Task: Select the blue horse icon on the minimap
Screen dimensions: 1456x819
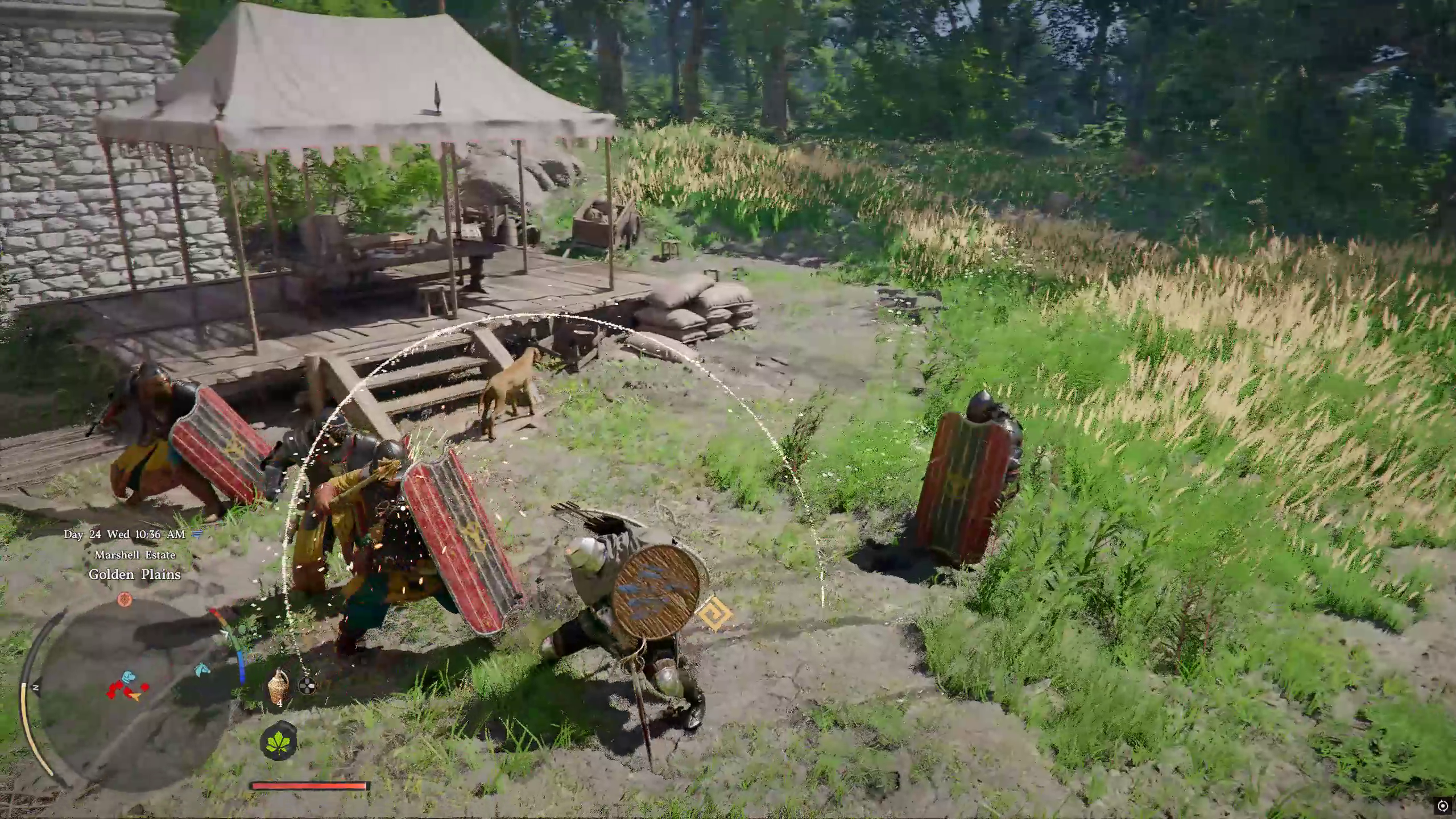Action: click(x=202, y=669)
